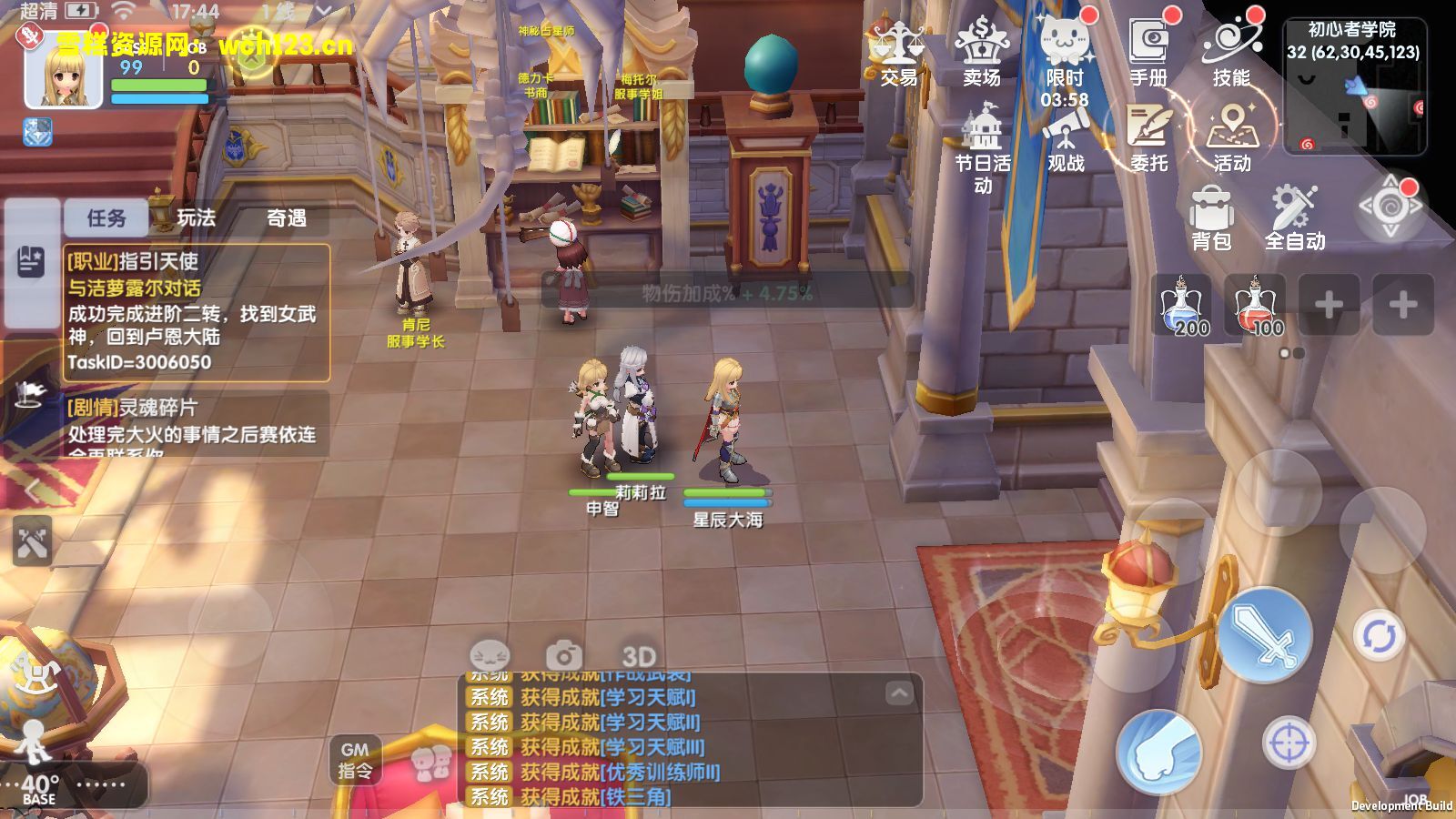Switch to the 奇遇 tab
The image size is (1456, 819).
(286, 218)
